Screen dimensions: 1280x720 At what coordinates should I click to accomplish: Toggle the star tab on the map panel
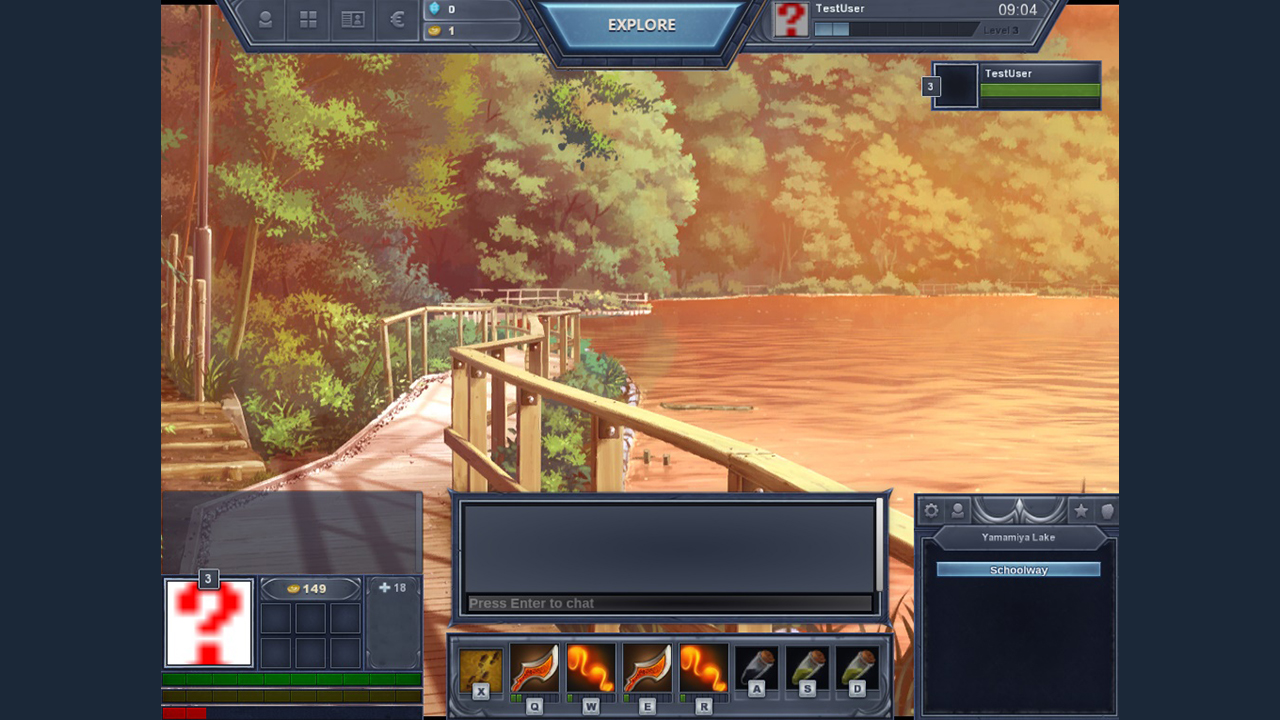pyautogui.click(x=1081, y=511)
